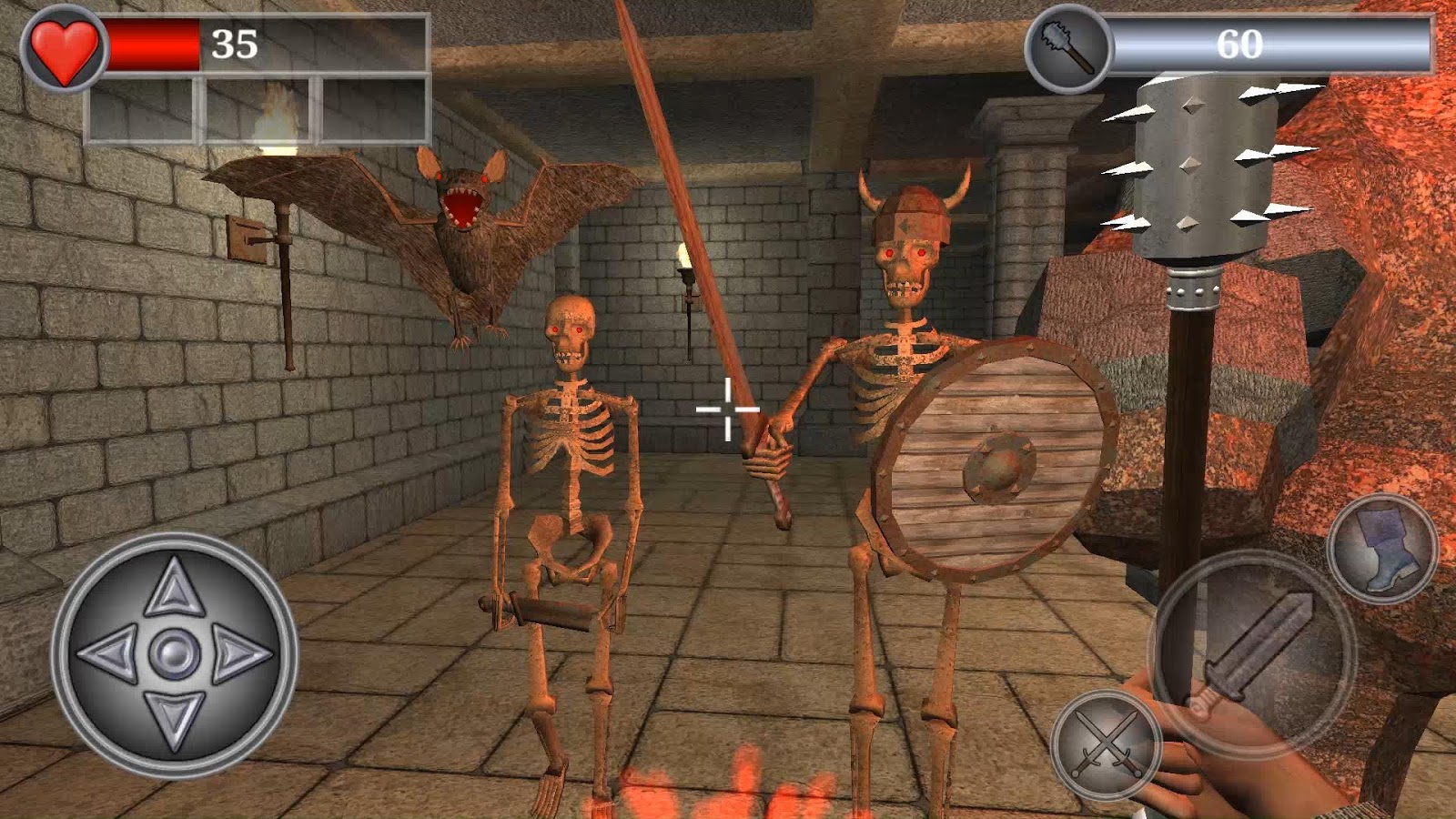Activate the boot button

coord(1382,548)
